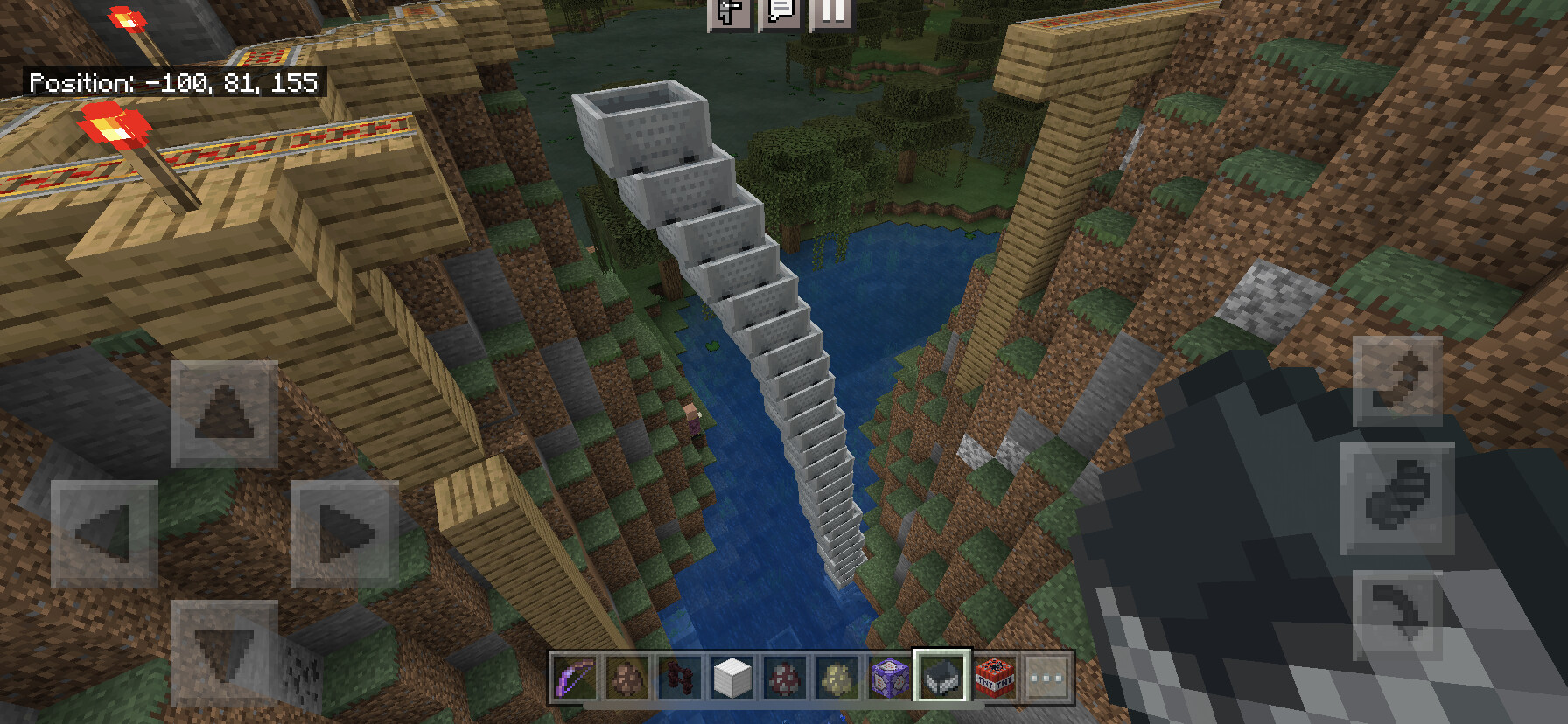Choose the brown spawn egg slot
This screenshot has width=1568, height=724.
tap(627, 677)
